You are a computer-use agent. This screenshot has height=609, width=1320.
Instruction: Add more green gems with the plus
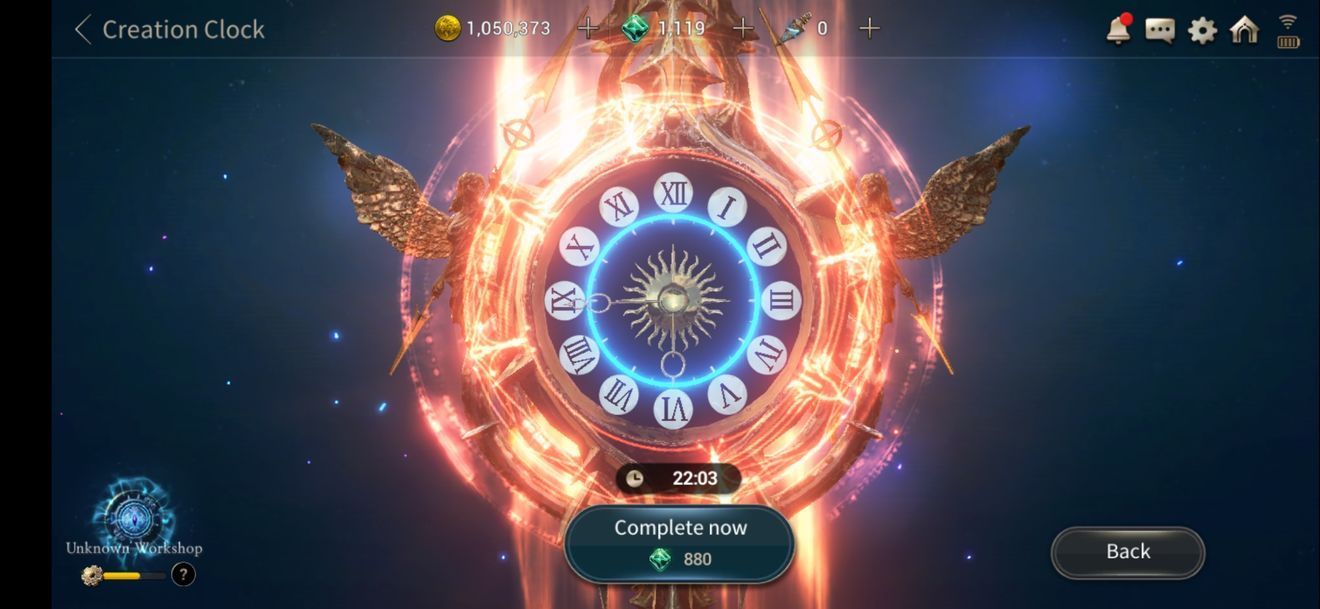pos(742,28)
